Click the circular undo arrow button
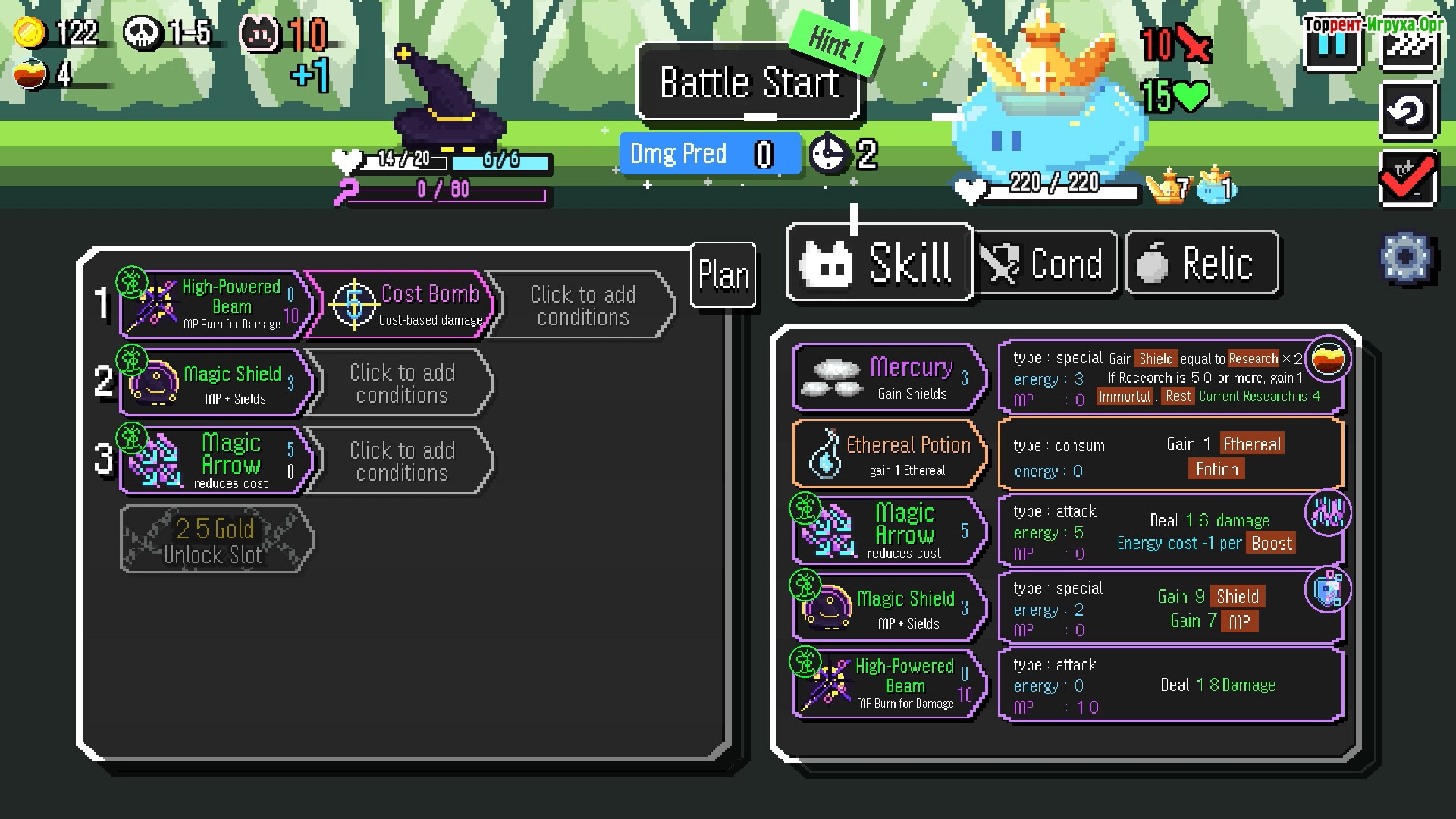1456x819 pixels. (x=1407, y=111)
